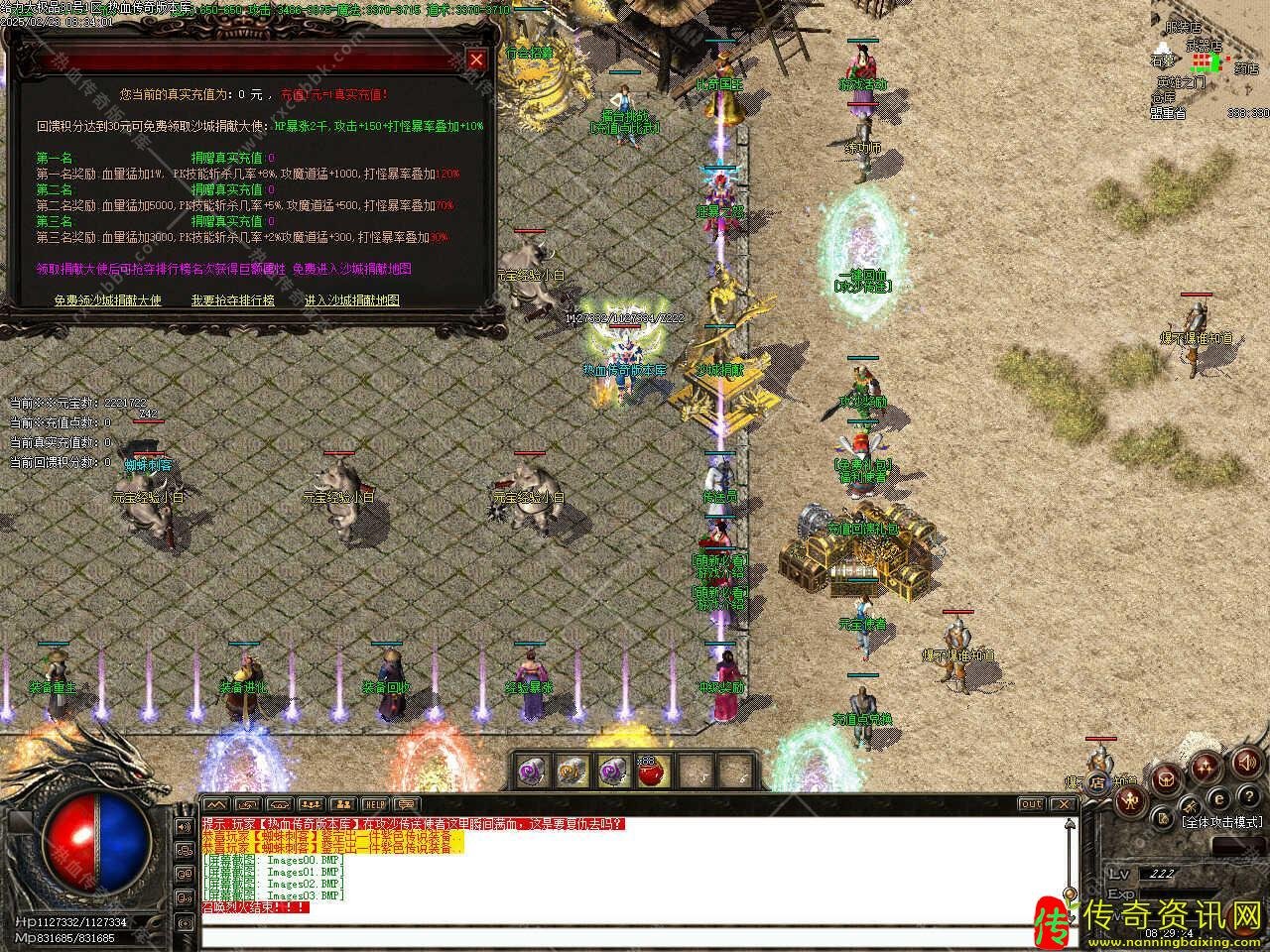Select 进入沙城捐献地图 dialogue option
Viewport: 1270px width, 952px height.
[351, 299]
